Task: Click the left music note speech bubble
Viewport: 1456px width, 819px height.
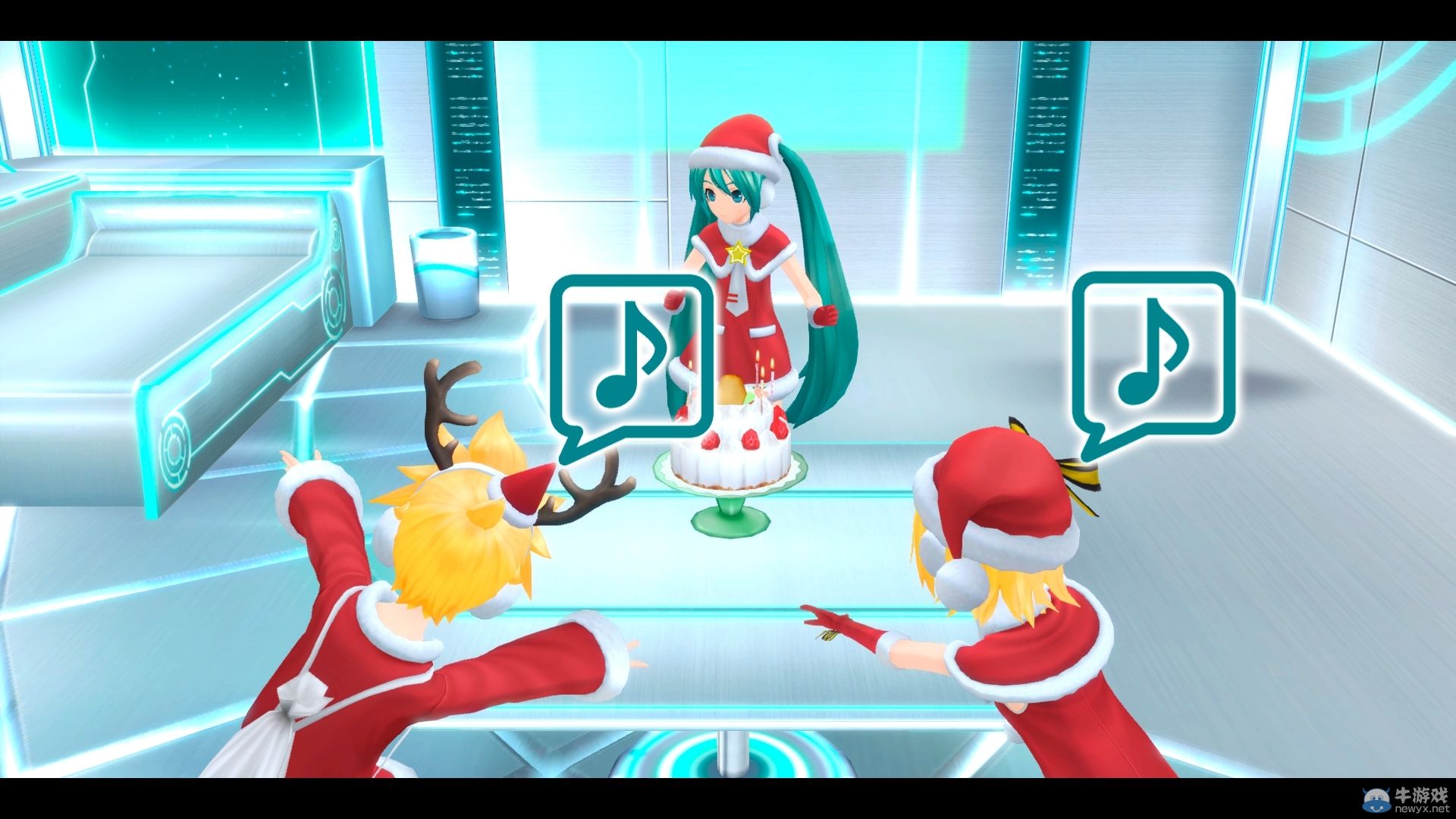Action: point(632,355)
